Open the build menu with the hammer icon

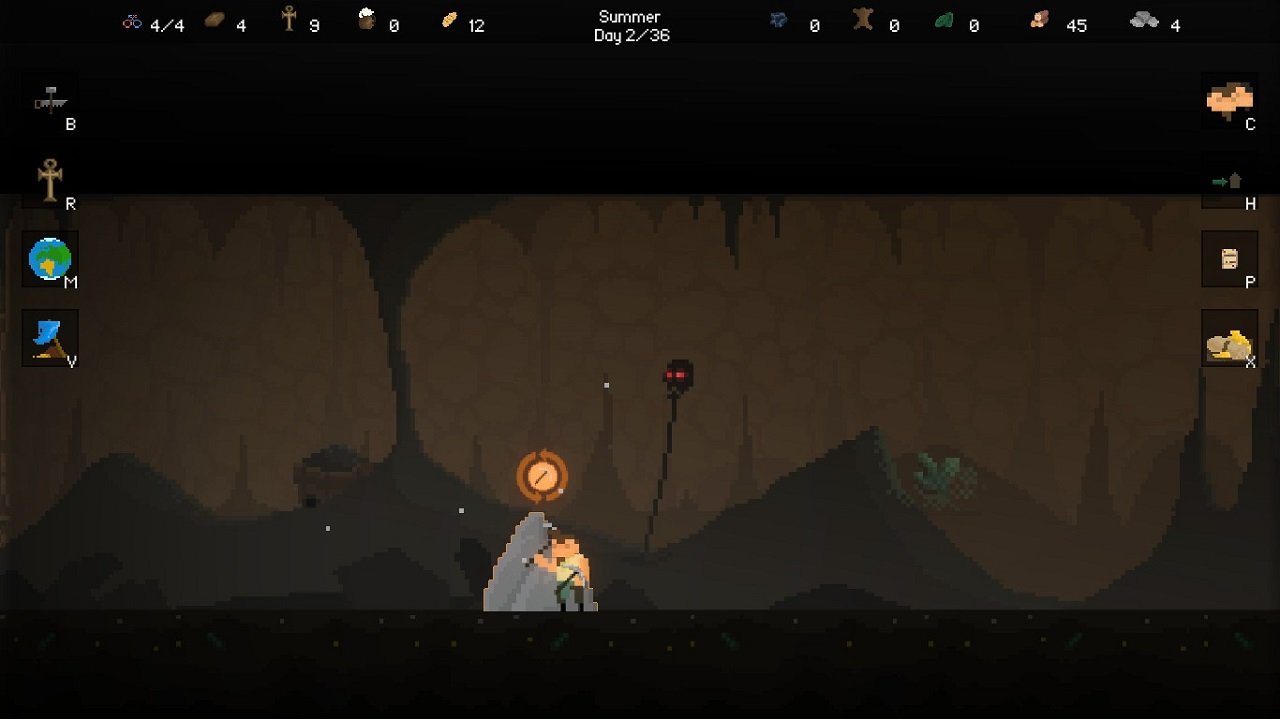50,101
